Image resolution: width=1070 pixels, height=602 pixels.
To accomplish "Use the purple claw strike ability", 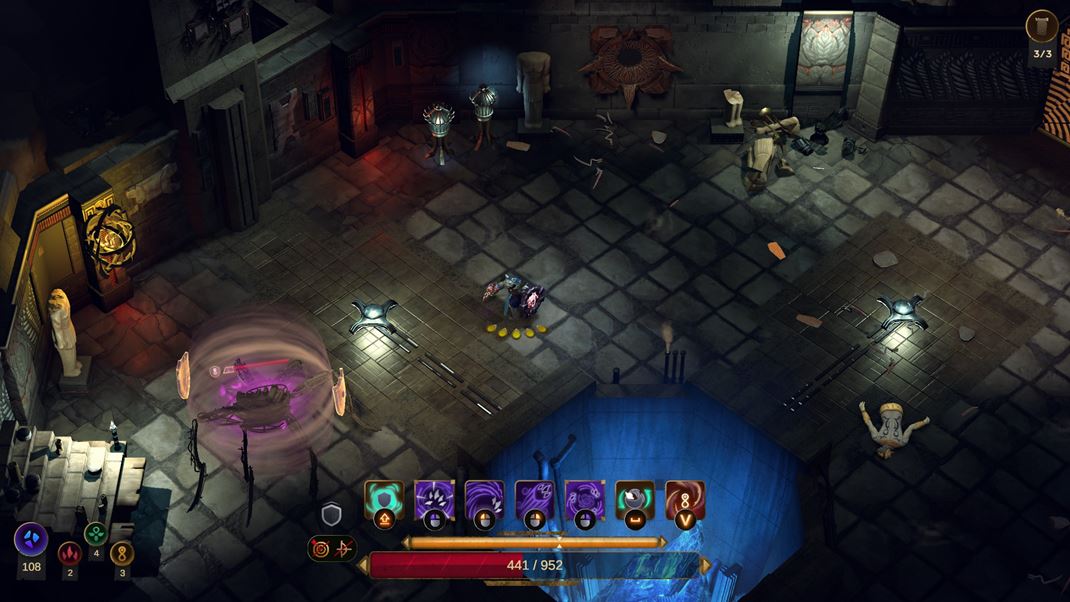I will coord(434,499).
